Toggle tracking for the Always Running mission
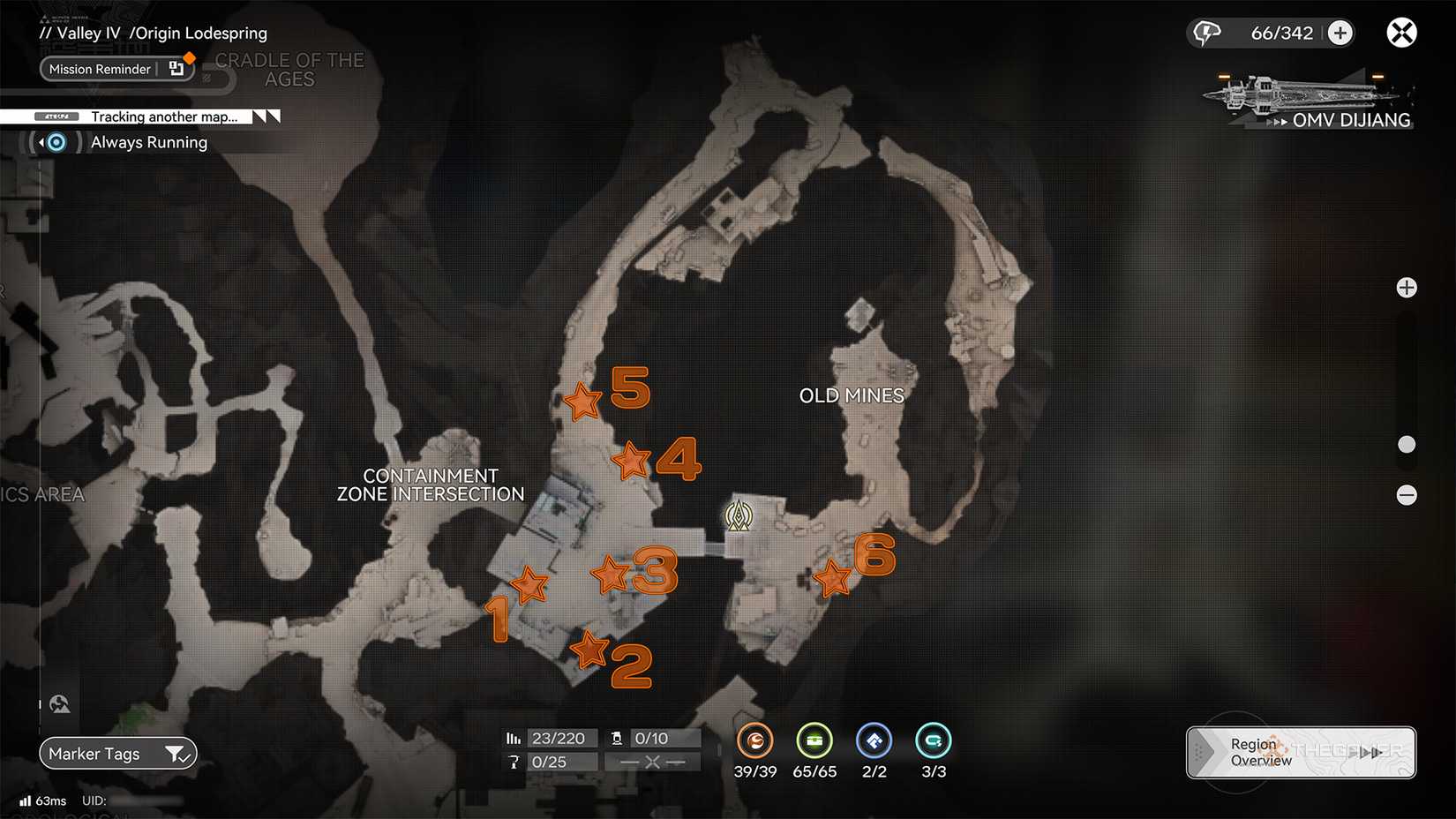This screenshot has width=1456, height=819. pyautogui.click(x=56, y=141)
